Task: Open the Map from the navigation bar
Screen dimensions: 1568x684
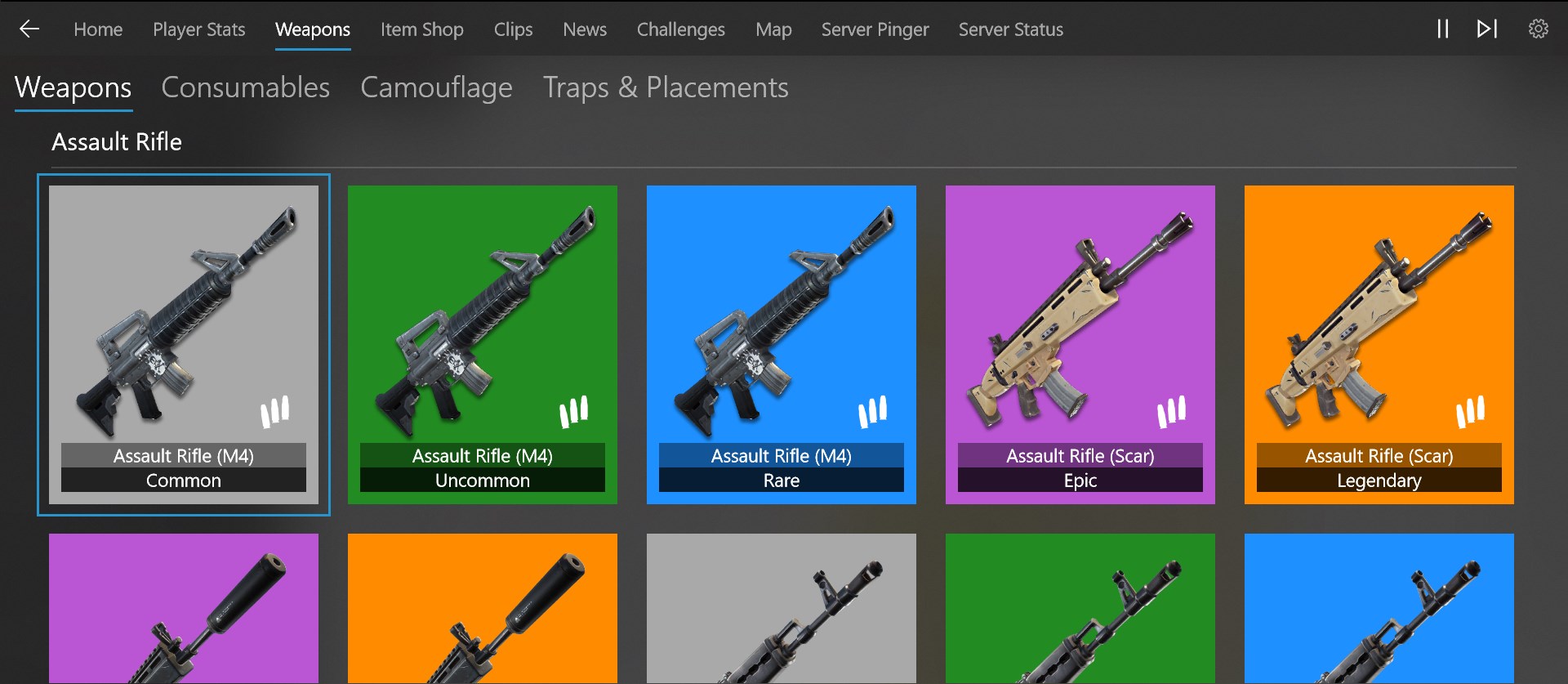Action: [773, 29]
